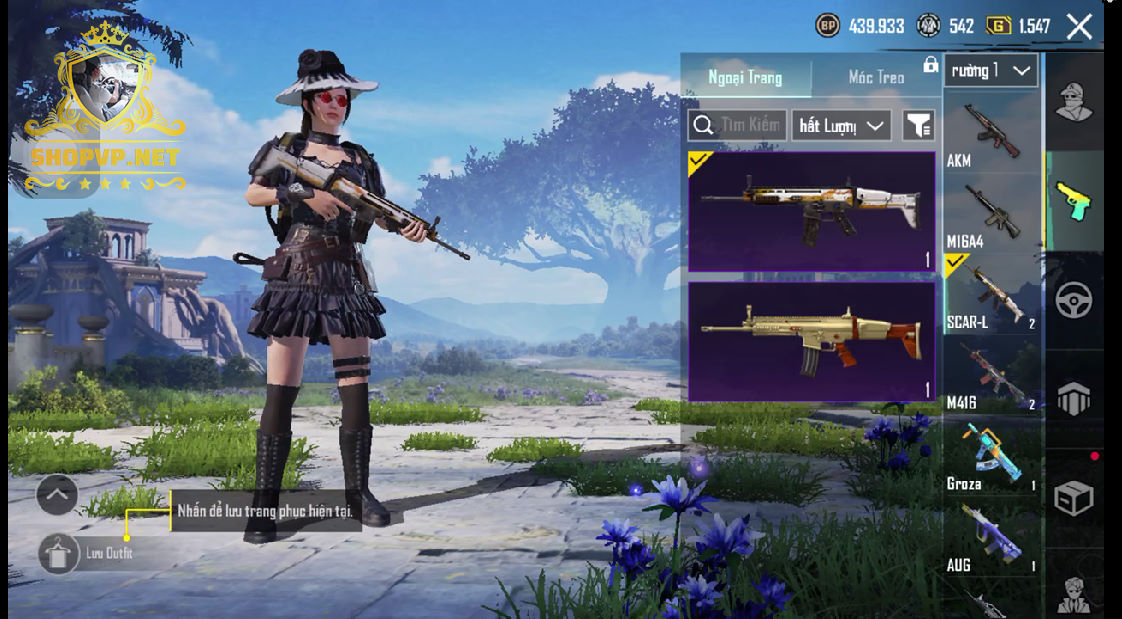Open the crate box category

(1074, 498)
